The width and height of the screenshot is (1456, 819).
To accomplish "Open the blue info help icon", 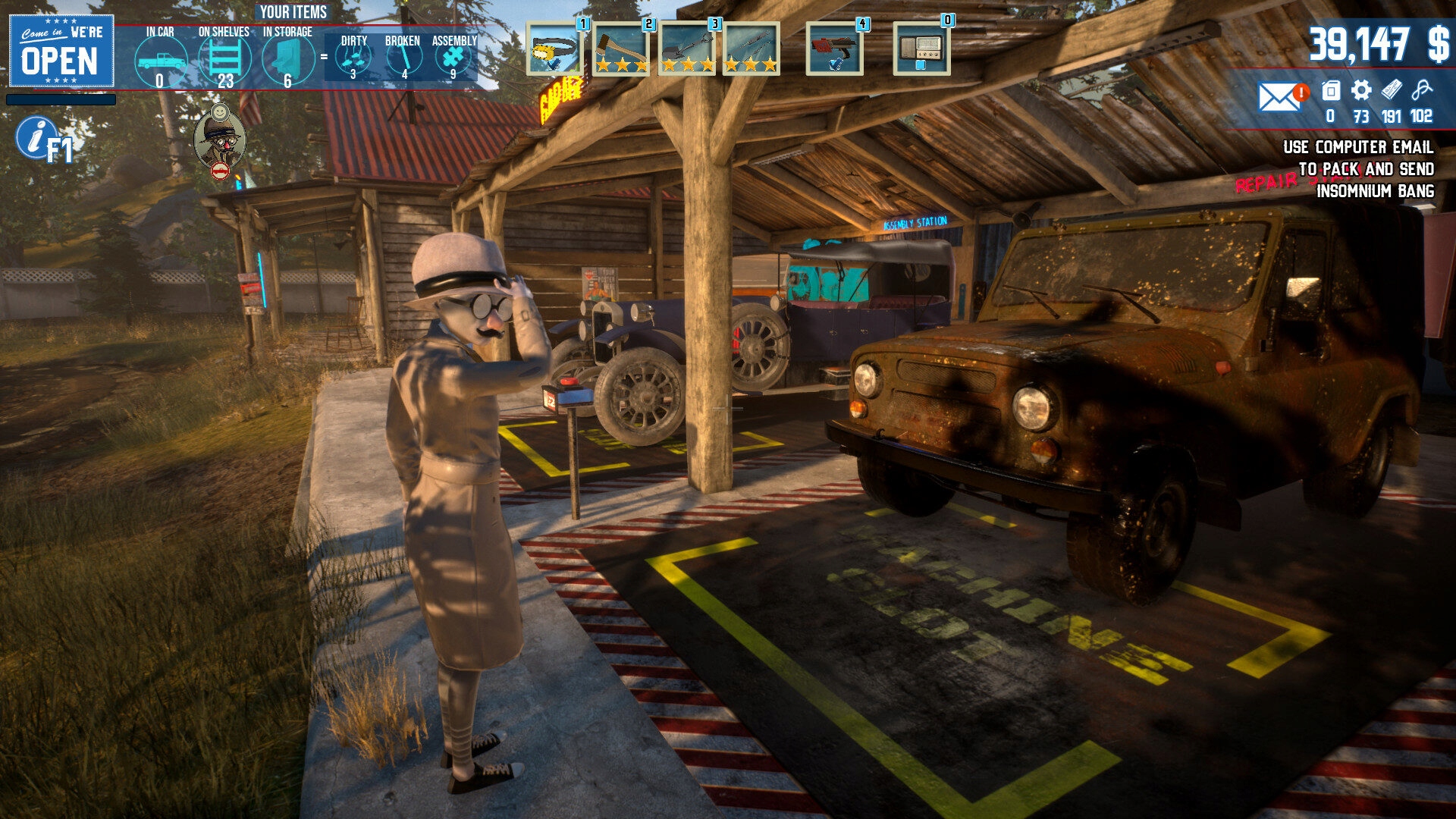I will coord(33,137).
